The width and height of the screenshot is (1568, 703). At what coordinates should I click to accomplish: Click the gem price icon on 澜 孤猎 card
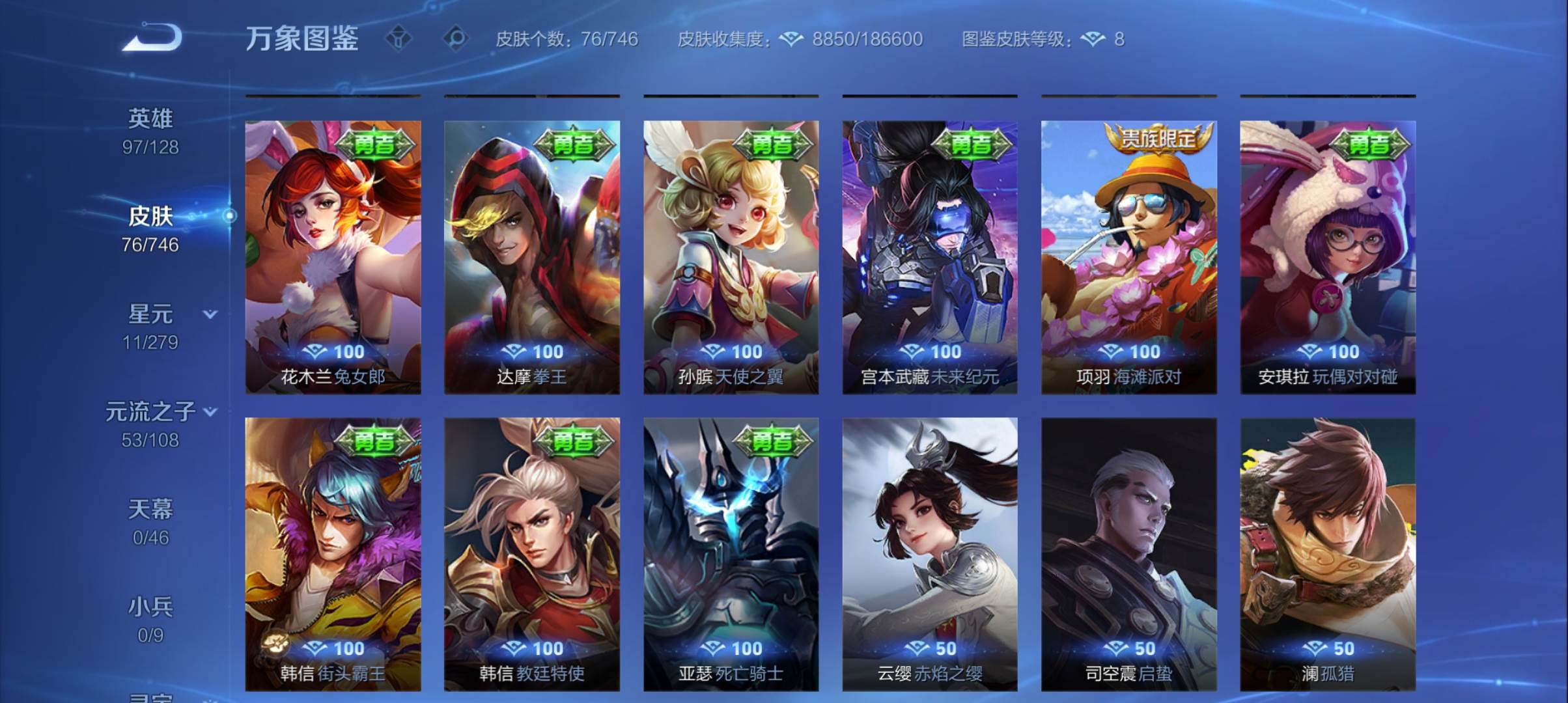coord(1316,648)
